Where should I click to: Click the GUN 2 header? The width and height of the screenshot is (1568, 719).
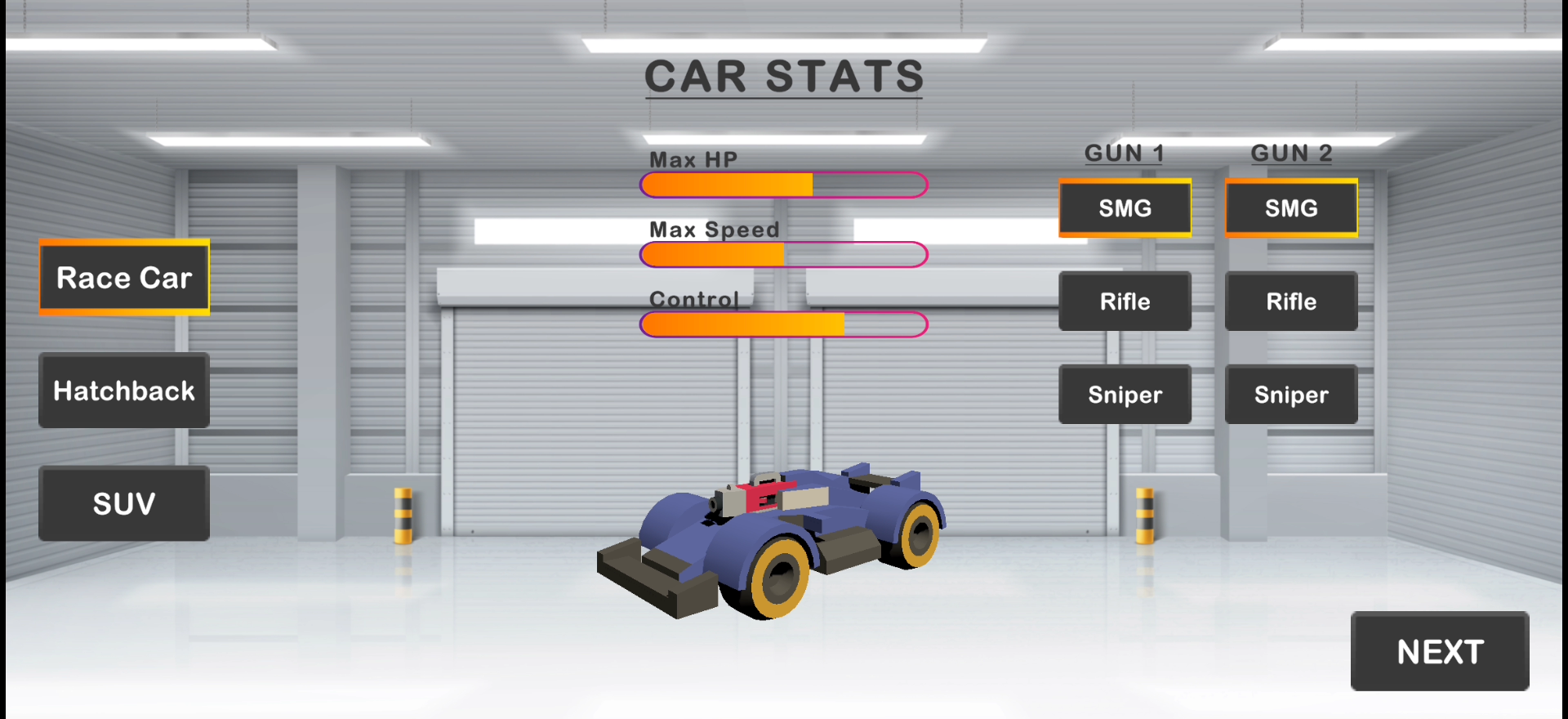pyautogui.click(x=1290, y=153)
